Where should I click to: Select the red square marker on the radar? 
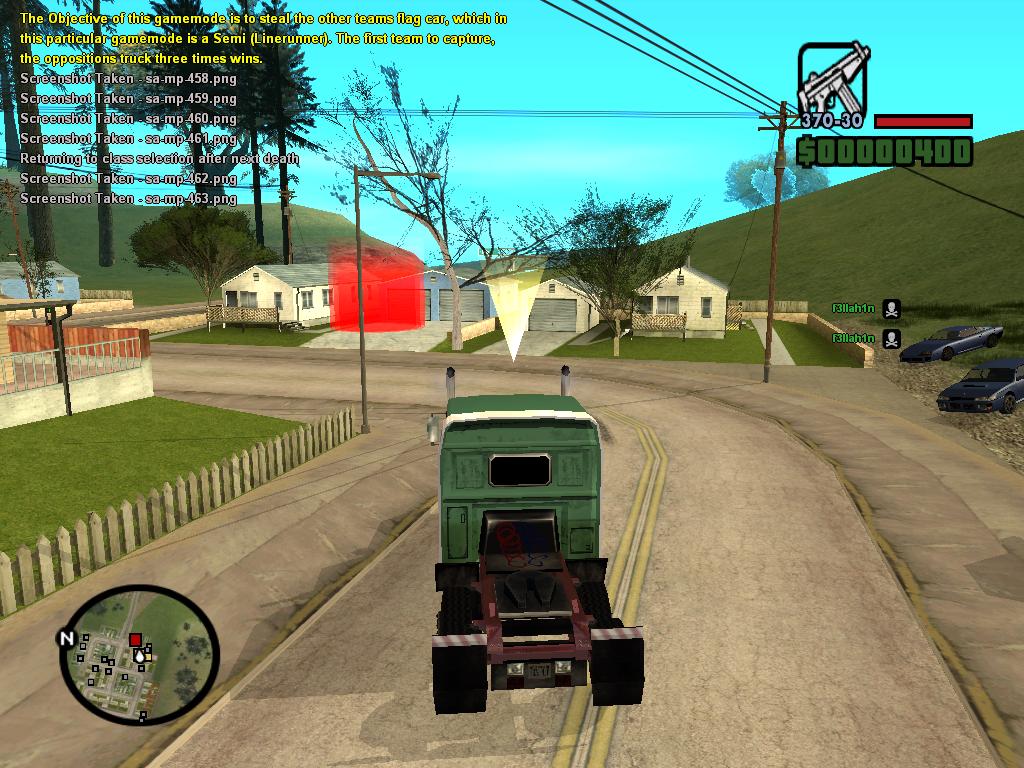(135, 640)
